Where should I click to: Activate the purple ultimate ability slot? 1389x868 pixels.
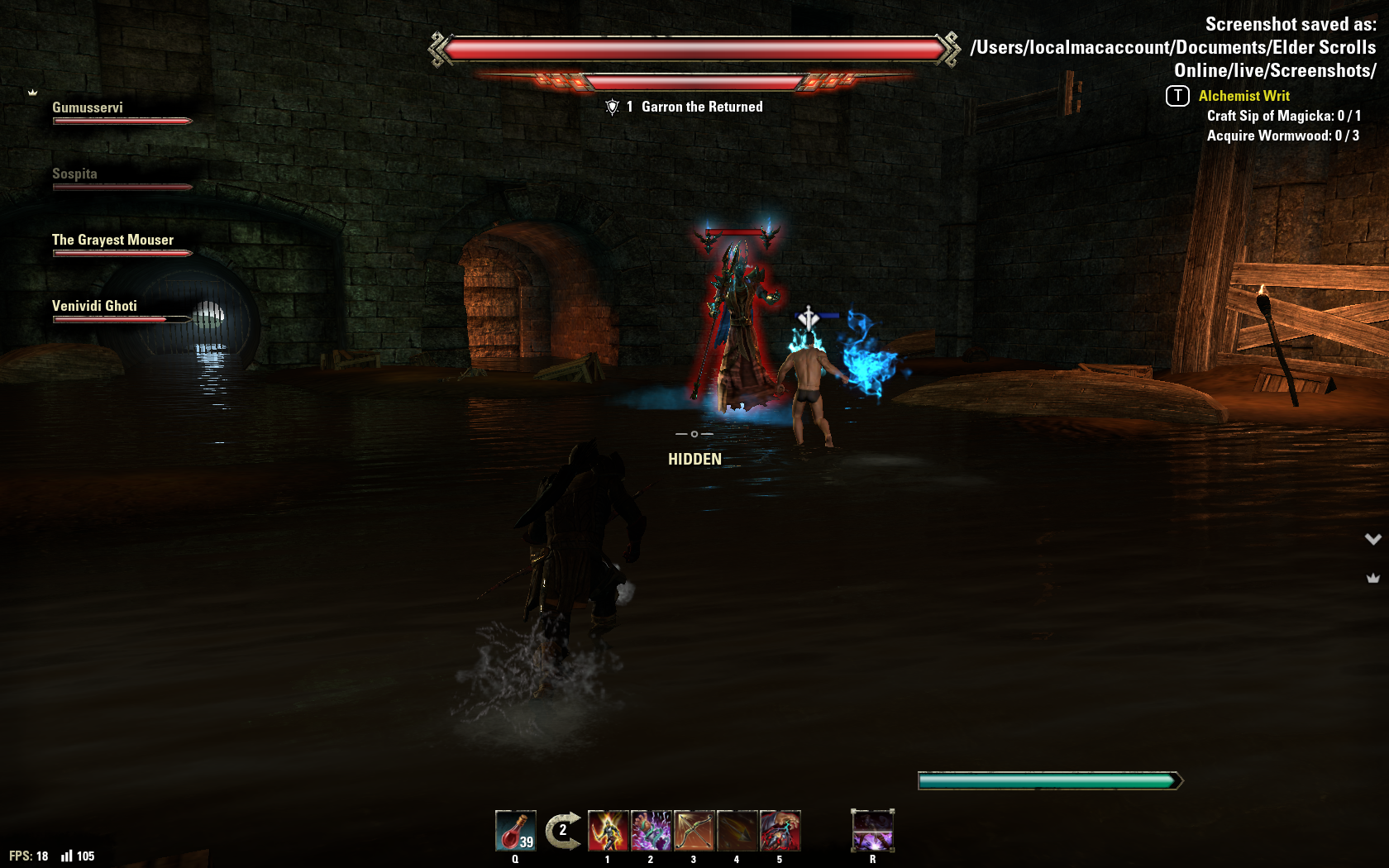(x=872, y=831)
